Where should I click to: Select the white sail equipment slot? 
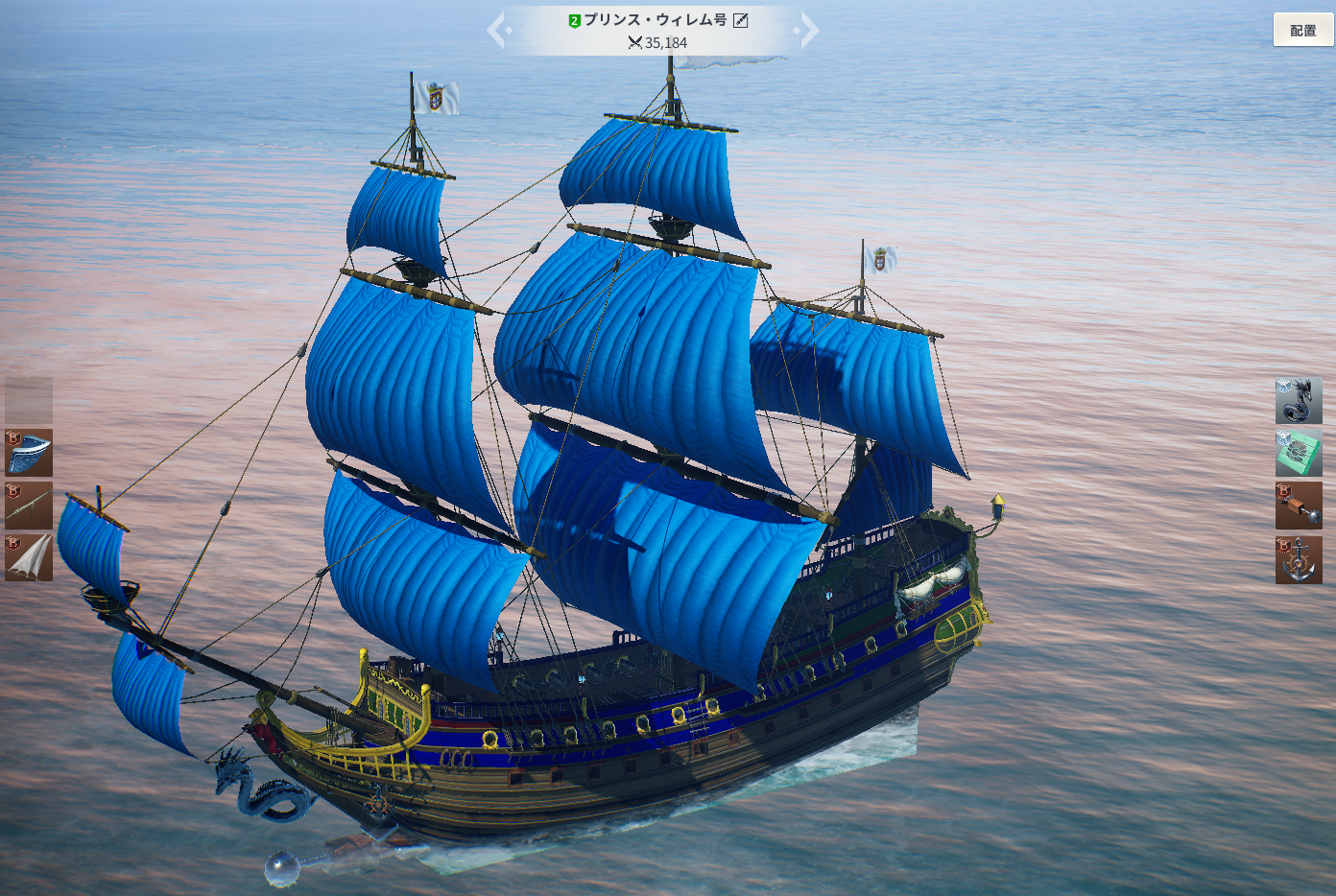tap(29, 558)
